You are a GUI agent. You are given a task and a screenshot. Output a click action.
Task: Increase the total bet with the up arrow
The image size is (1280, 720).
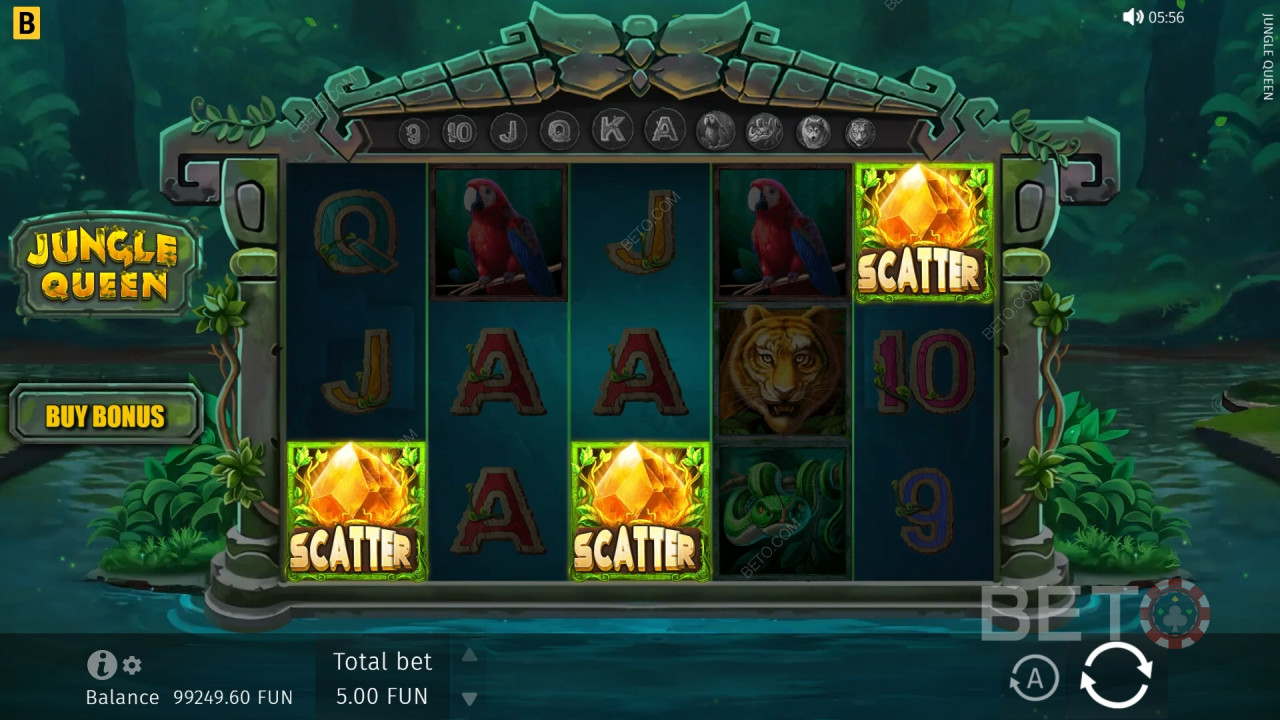tap(468, 656)
